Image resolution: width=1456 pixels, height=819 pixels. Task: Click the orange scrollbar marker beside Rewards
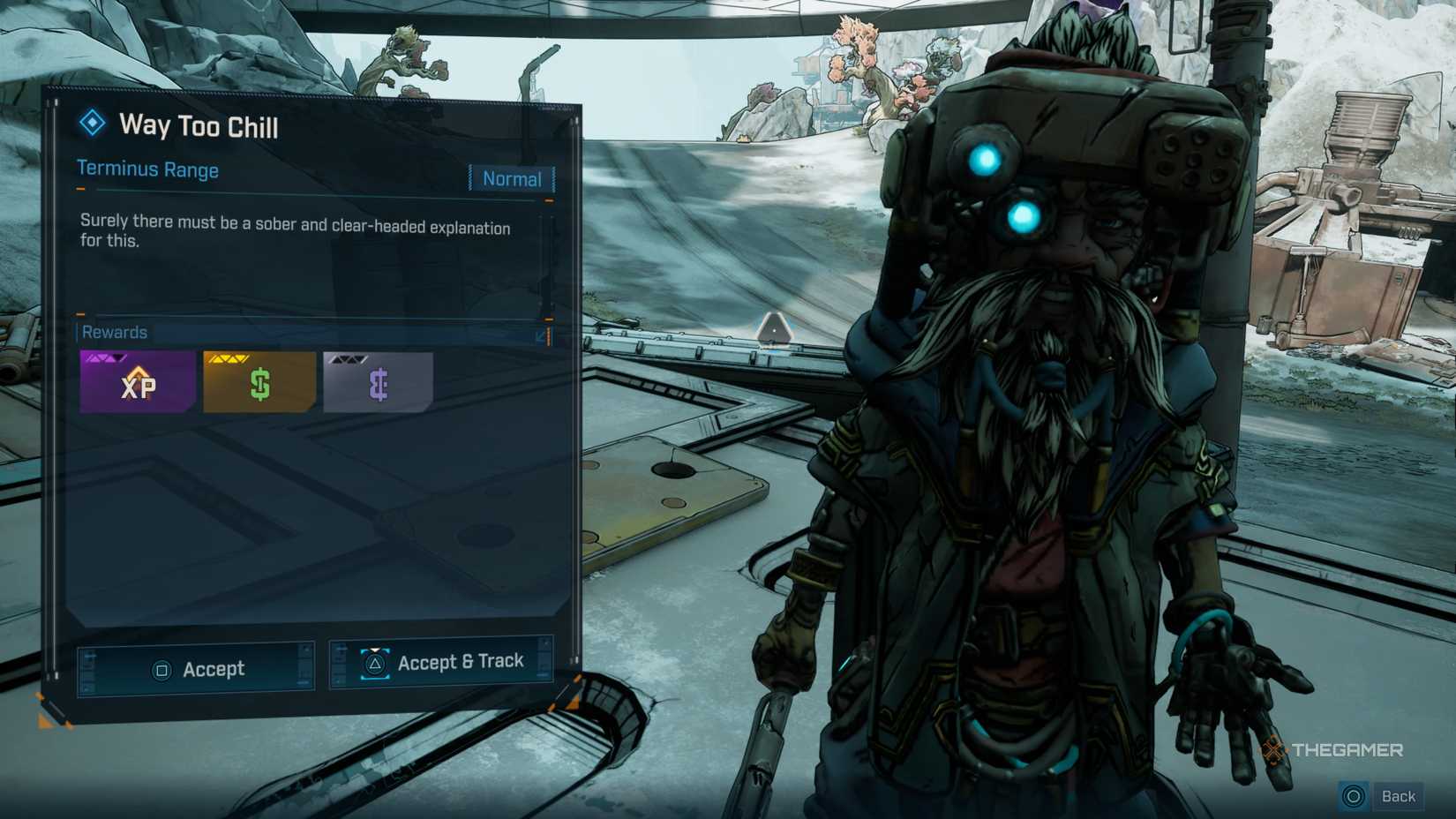click(x=548, y=336)
